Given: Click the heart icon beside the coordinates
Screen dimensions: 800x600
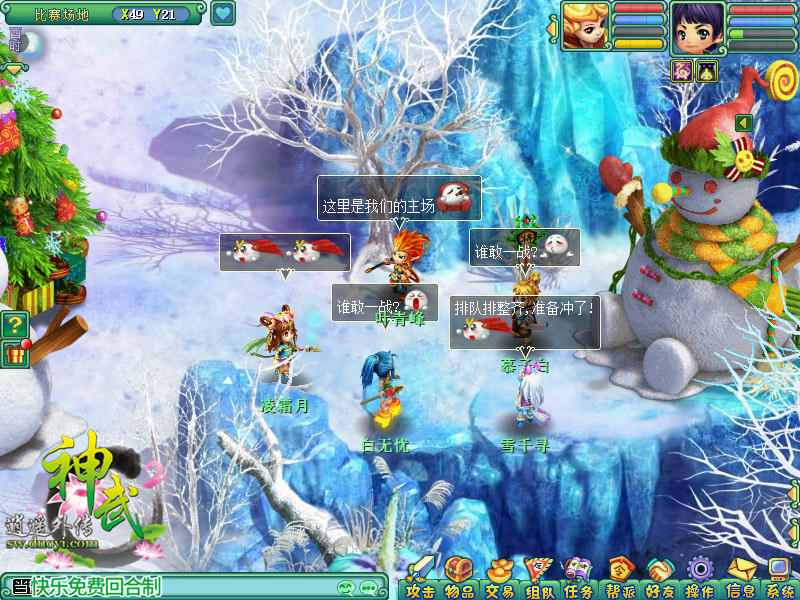Looking at the screenshot, I should (x=223, y=14).
